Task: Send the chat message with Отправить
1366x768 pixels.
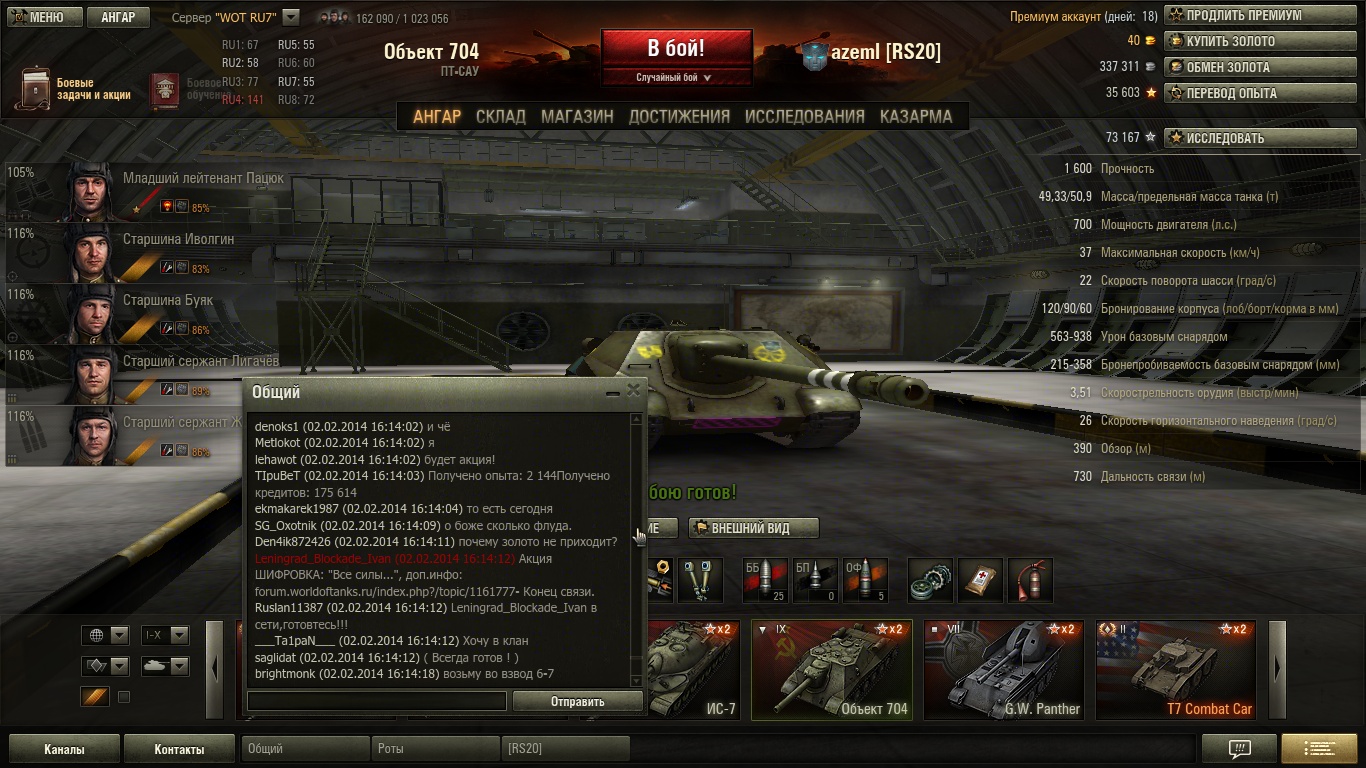Action: click(577, 701)
